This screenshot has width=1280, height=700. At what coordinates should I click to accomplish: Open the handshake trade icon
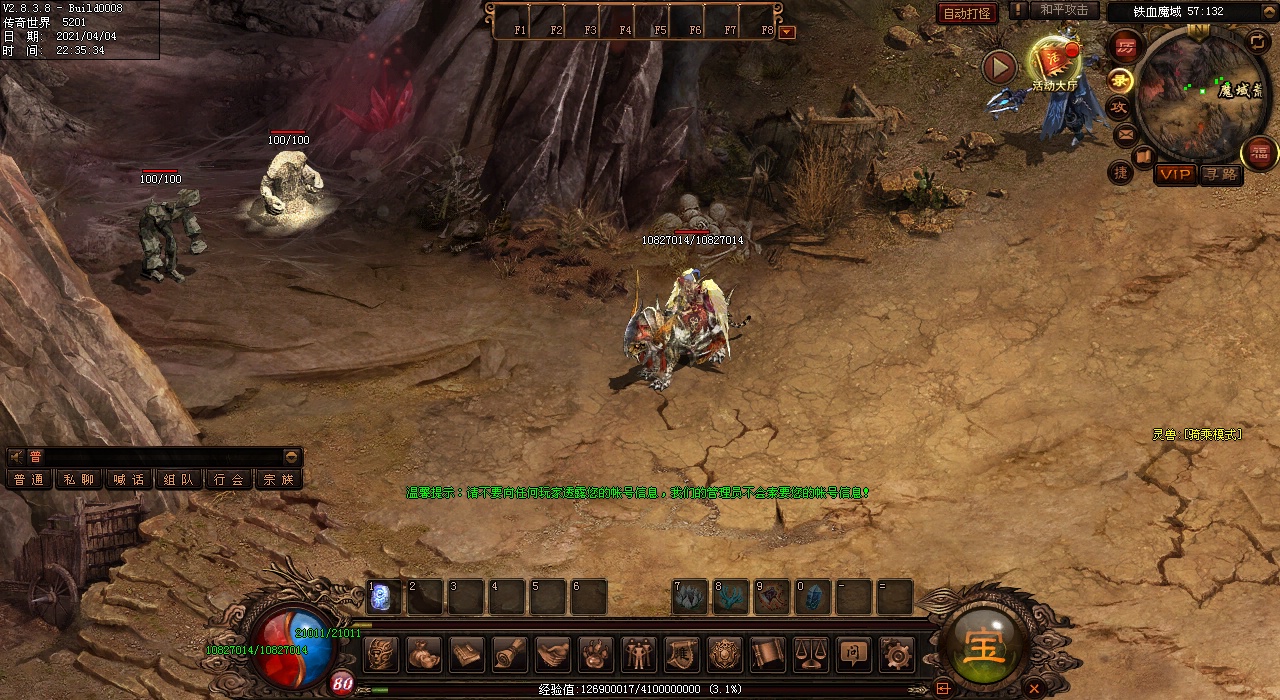coord(553,655)
